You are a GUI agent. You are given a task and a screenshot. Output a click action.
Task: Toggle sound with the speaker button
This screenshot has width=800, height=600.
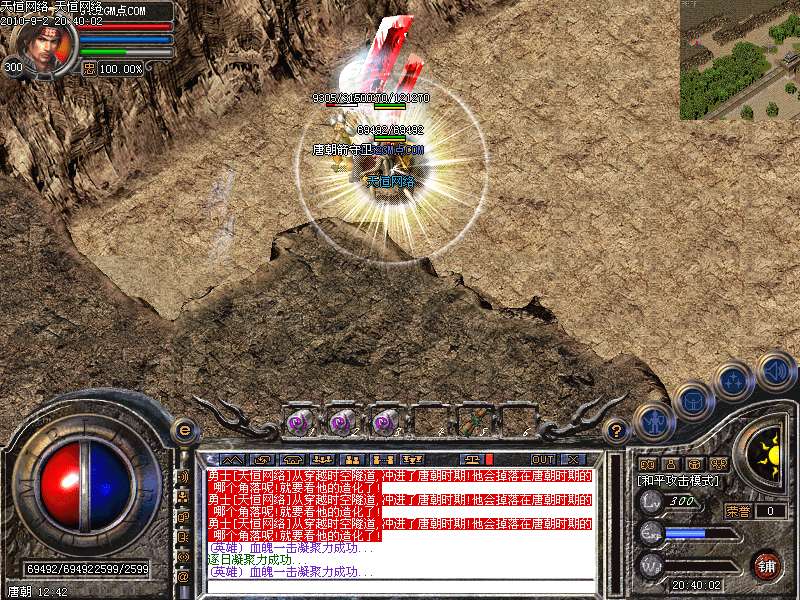[775, 369]
